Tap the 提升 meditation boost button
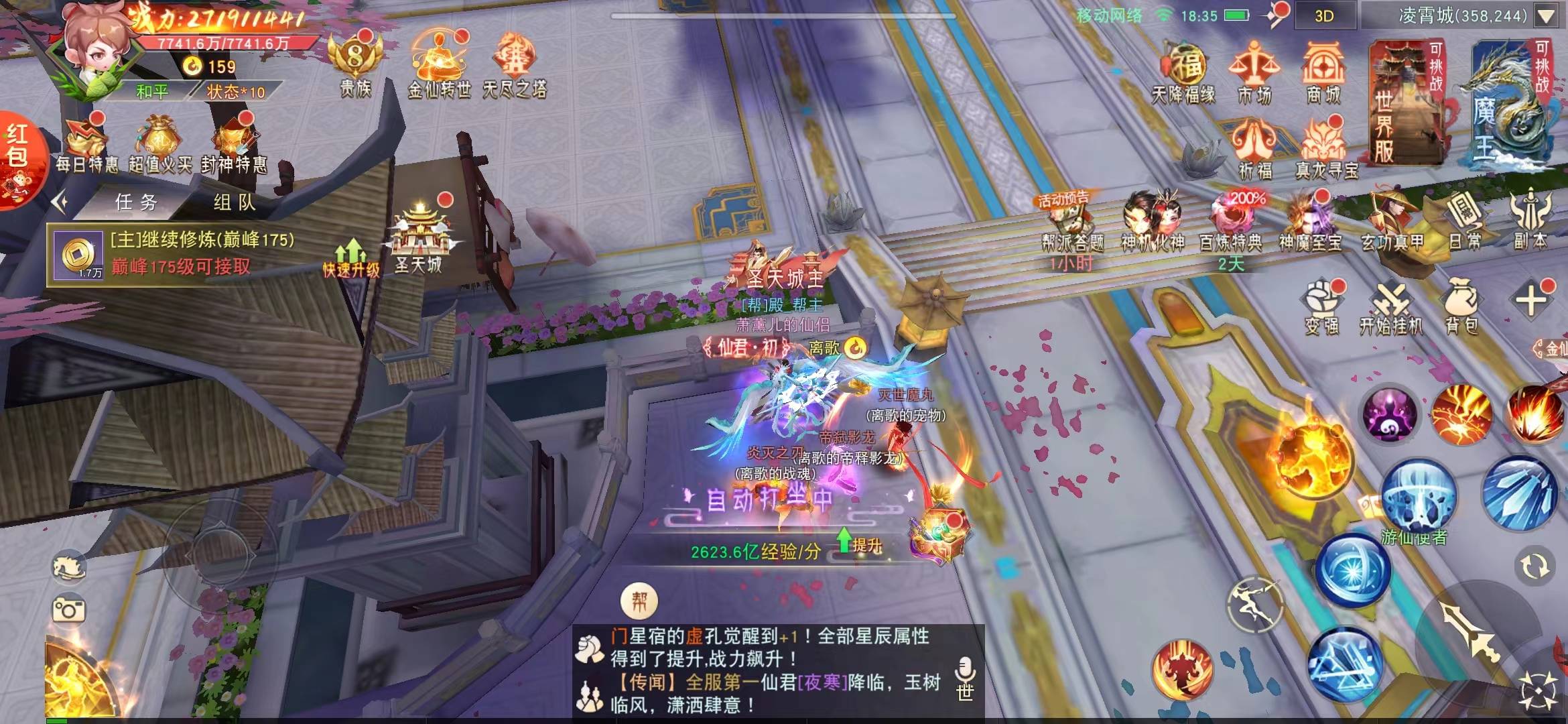This screenshot has height=724, width=1568. click(x=859, y=543)
